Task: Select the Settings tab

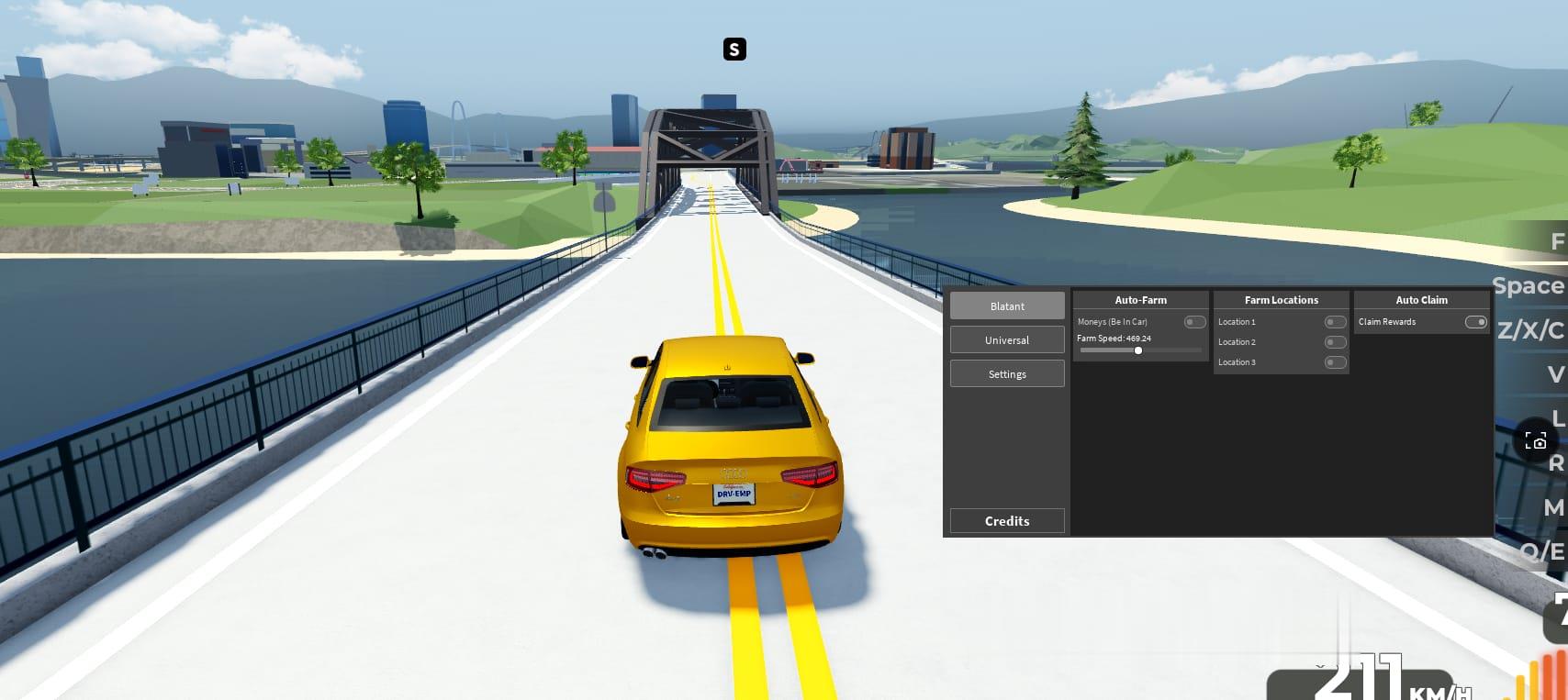Action: point(1007,374)
